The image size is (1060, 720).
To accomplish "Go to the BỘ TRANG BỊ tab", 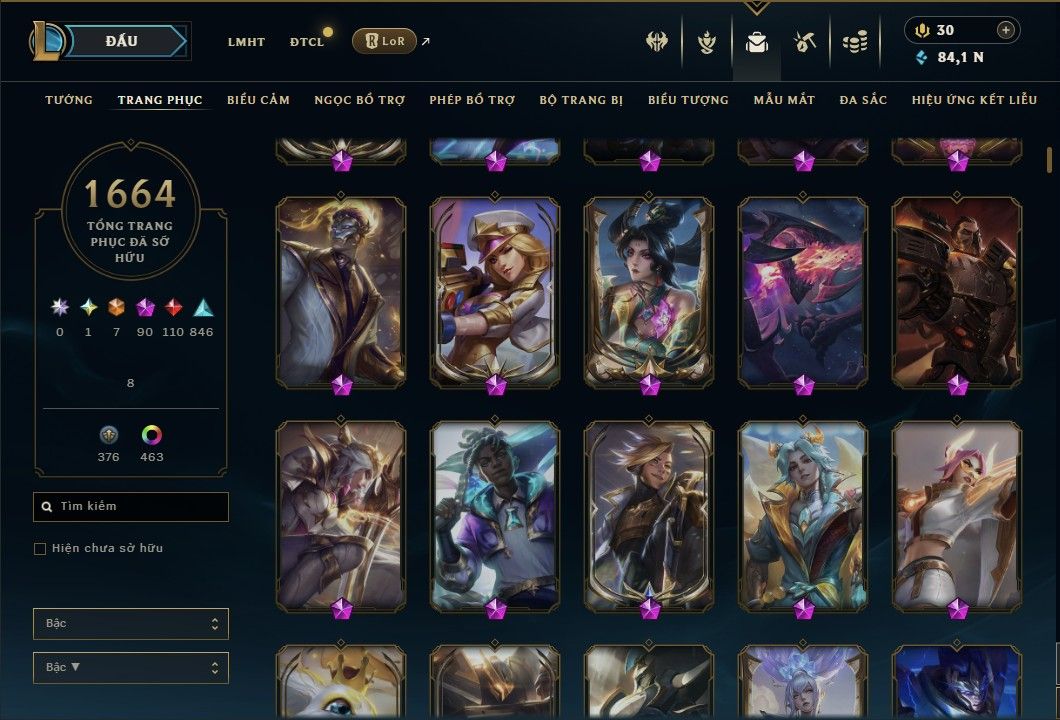I will [581, 100].
